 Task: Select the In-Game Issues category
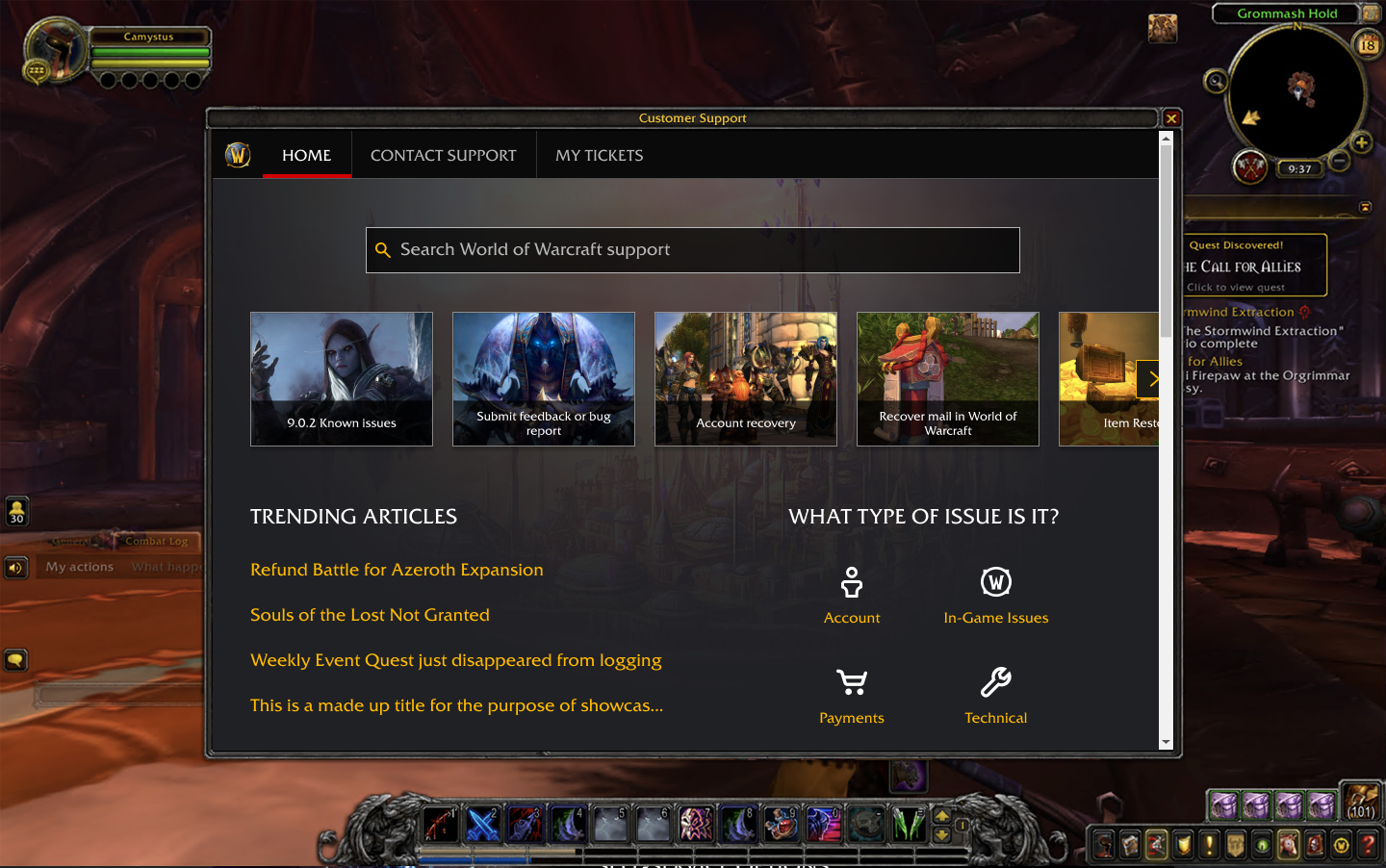tap(995, 596)
